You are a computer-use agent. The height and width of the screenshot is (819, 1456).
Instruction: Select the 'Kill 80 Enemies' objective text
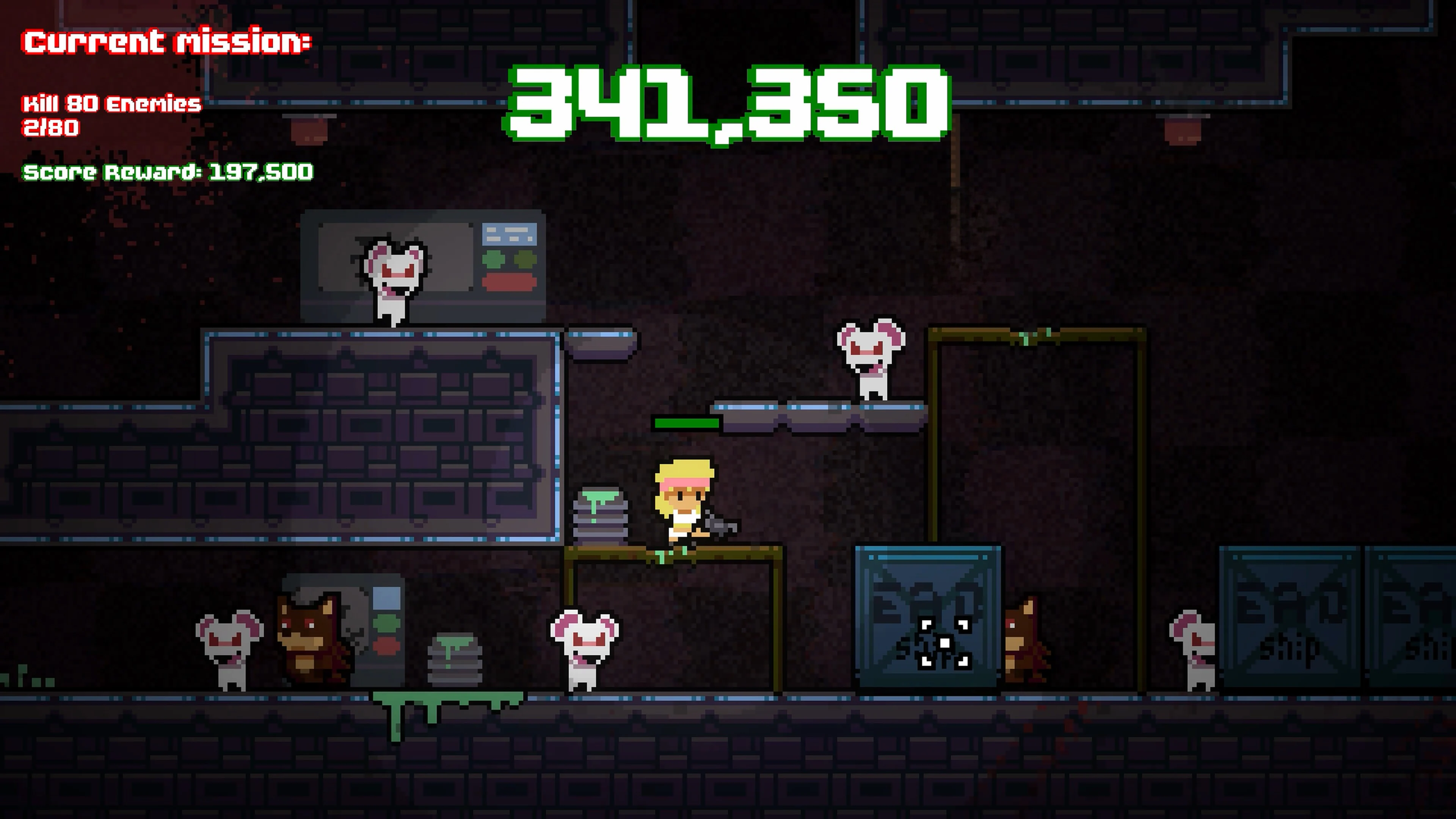tap(111, 104)
